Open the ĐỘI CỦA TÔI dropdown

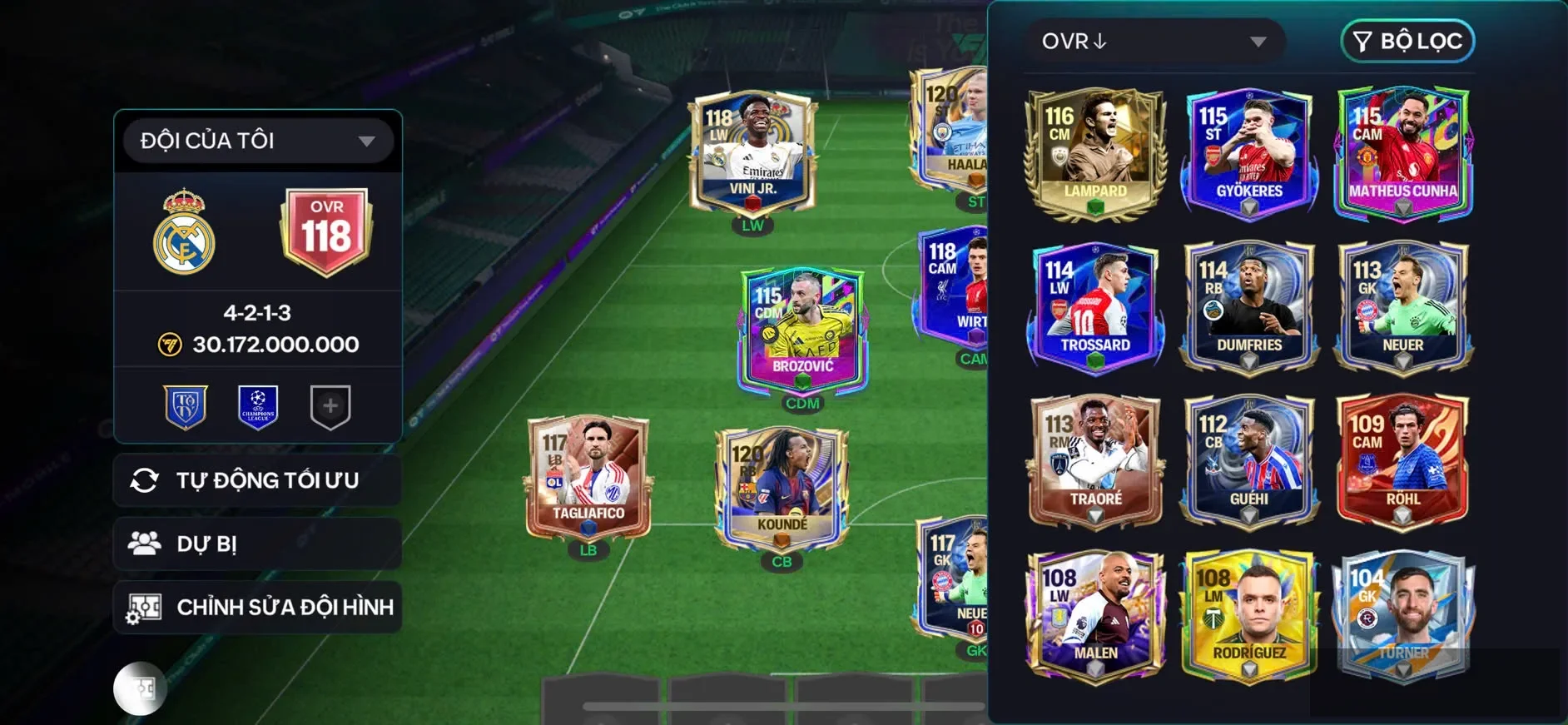click(256, 140)
